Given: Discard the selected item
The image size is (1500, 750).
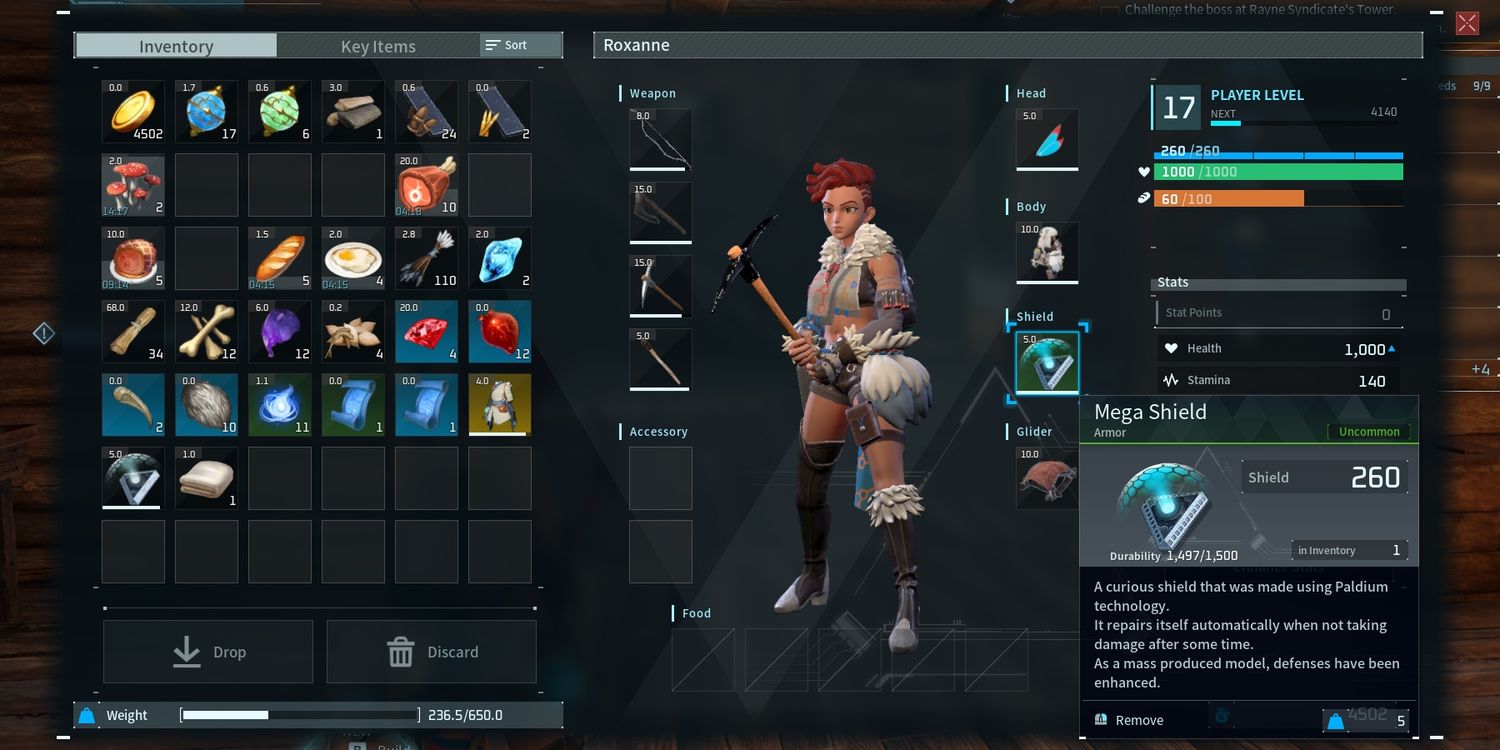Looking at the screenshot, I should (431, 652).
